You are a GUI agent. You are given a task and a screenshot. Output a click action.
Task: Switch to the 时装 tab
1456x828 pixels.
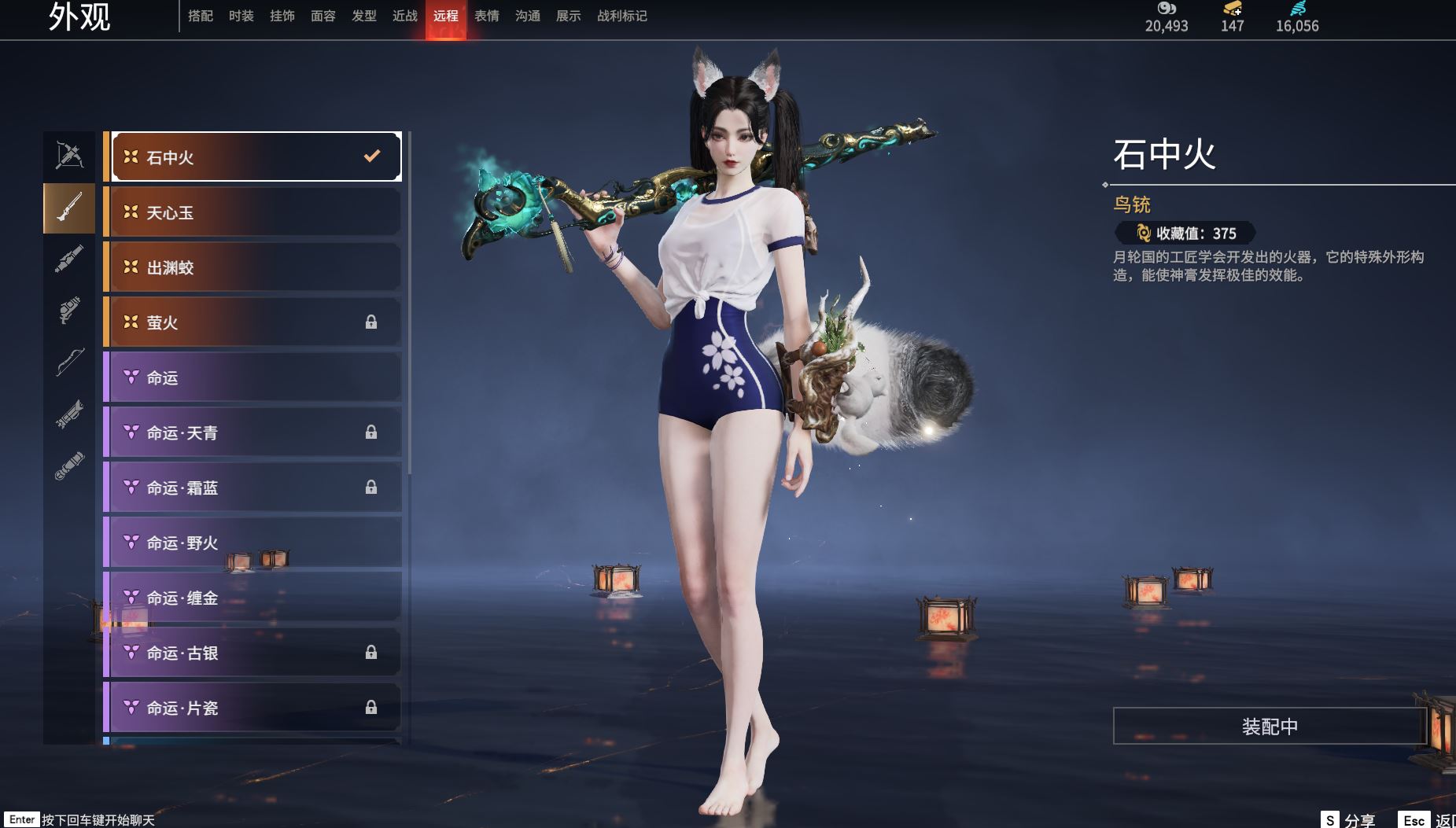(x=241, y=16)
